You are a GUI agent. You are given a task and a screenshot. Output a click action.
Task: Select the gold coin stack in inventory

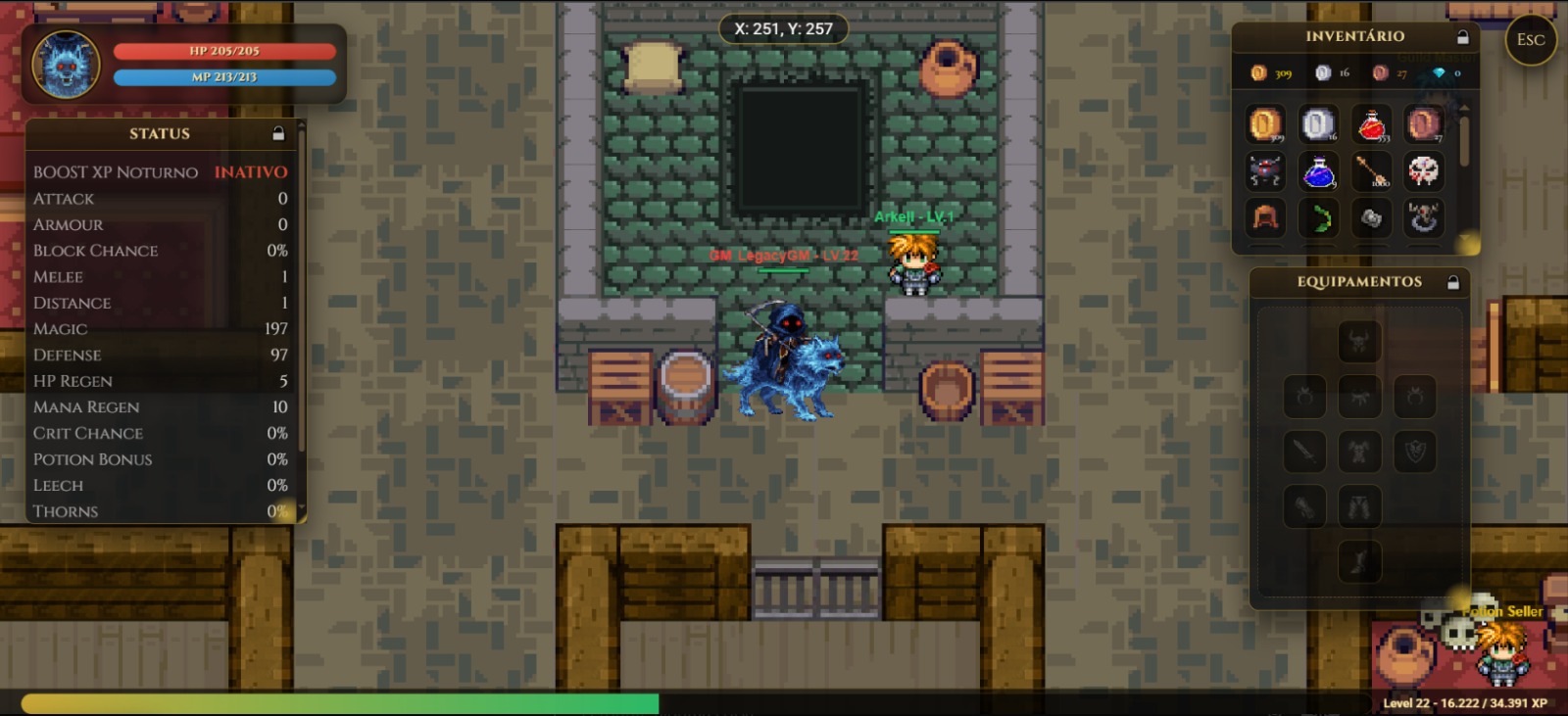[1264, 122]
